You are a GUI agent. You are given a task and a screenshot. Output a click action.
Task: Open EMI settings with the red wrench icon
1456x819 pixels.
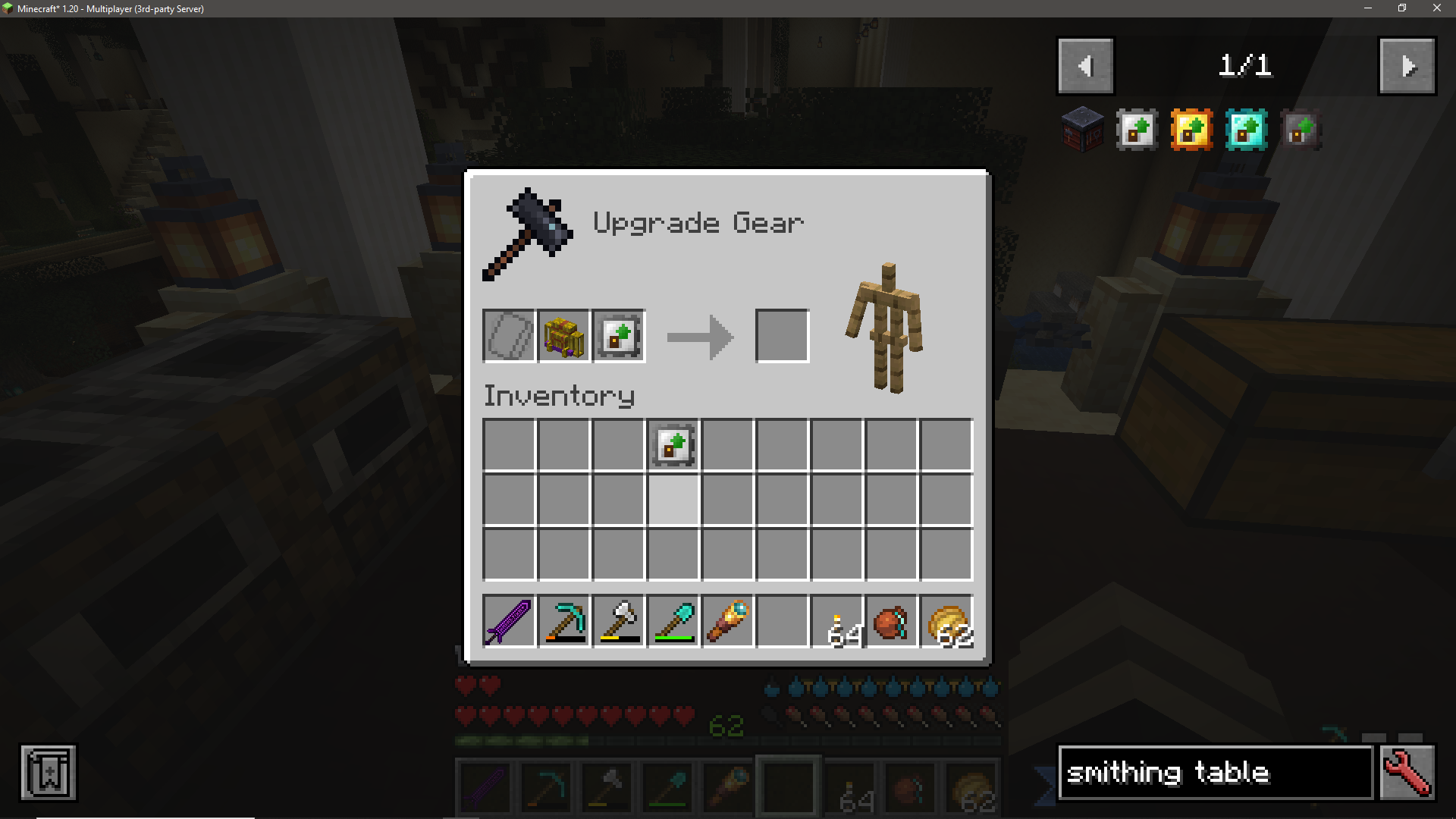(1407, 773)
